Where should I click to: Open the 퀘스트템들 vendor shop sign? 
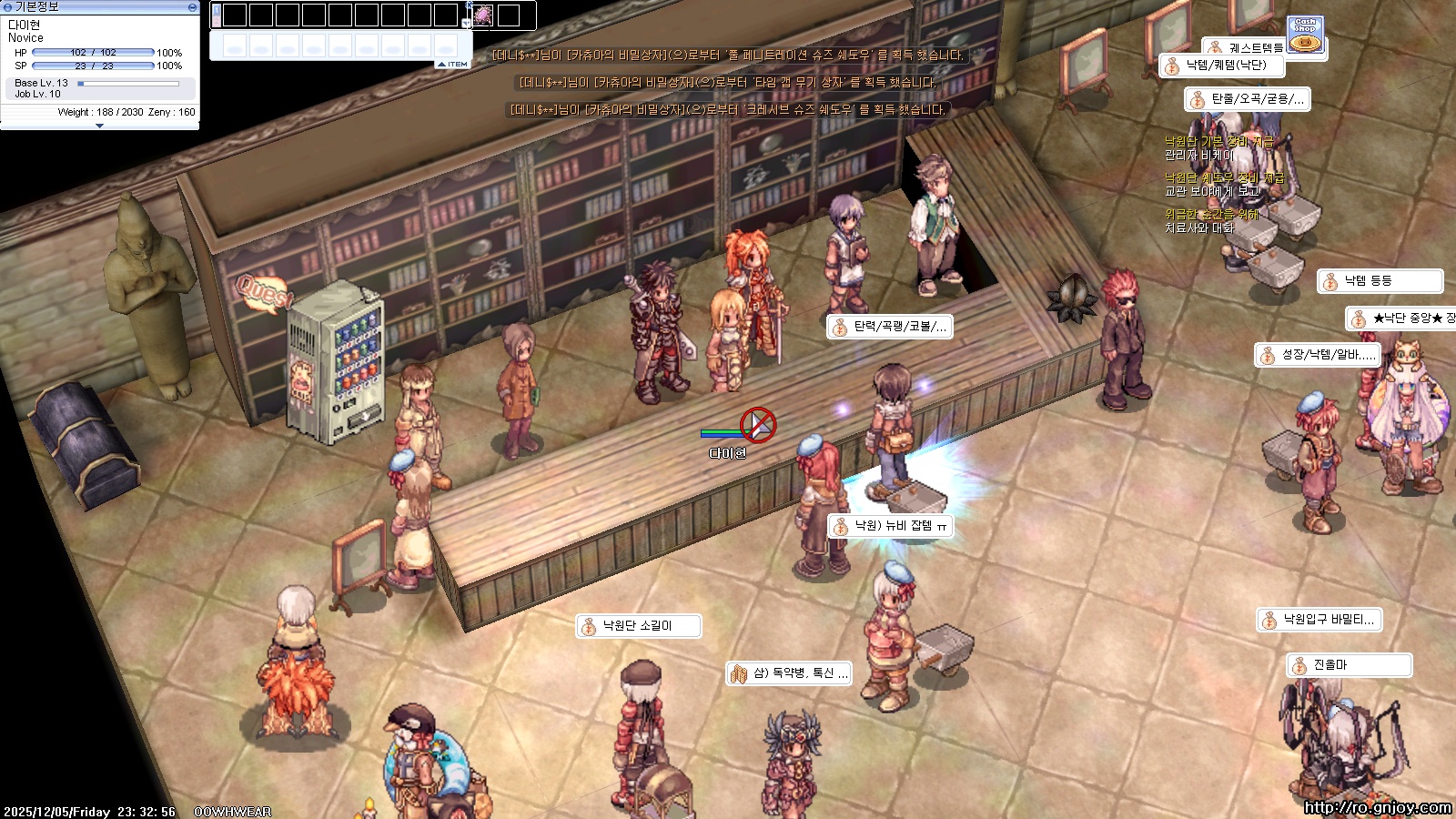1246,47
